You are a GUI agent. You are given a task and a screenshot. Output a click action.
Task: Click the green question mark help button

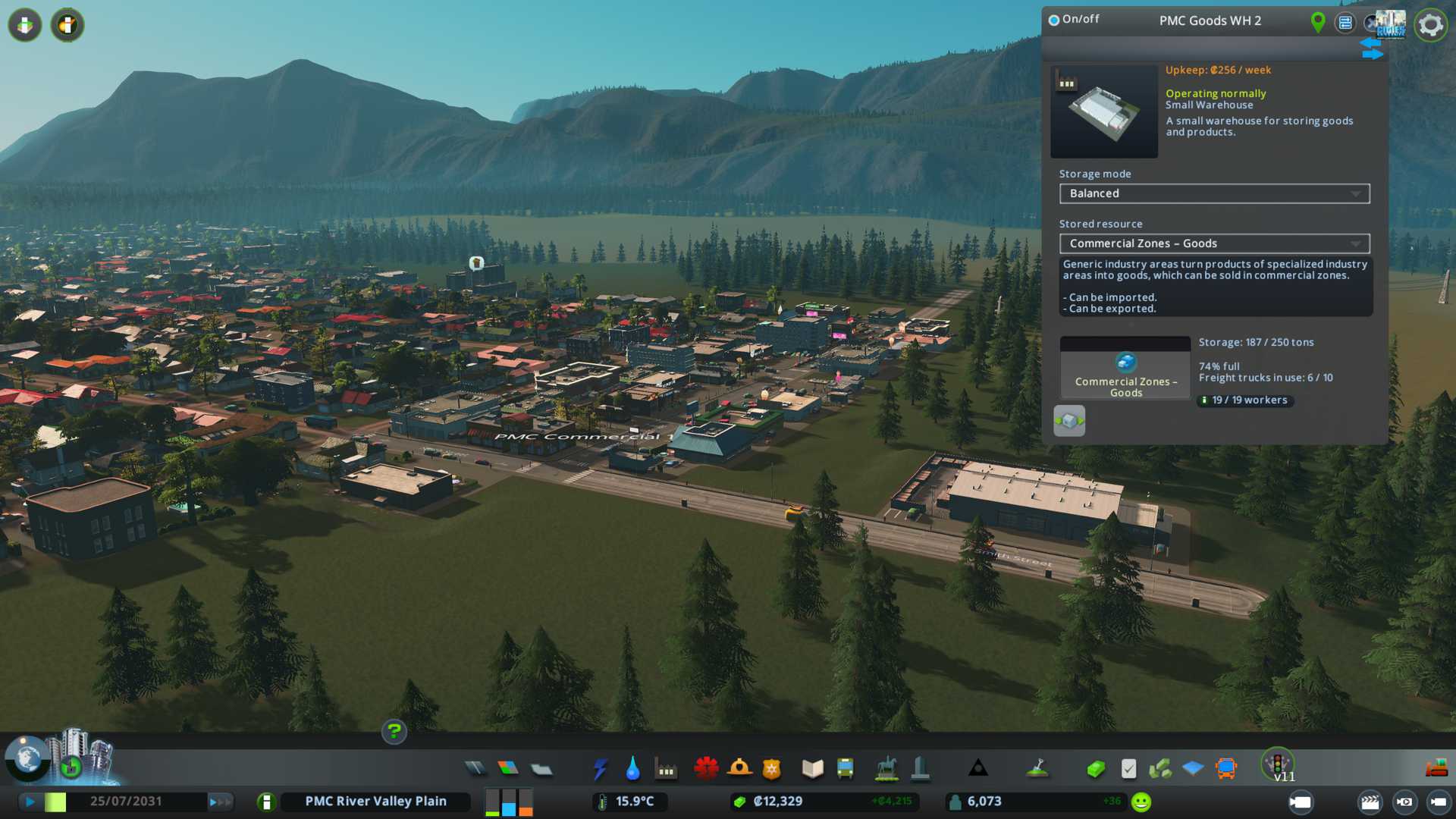(x=394, y=732)
